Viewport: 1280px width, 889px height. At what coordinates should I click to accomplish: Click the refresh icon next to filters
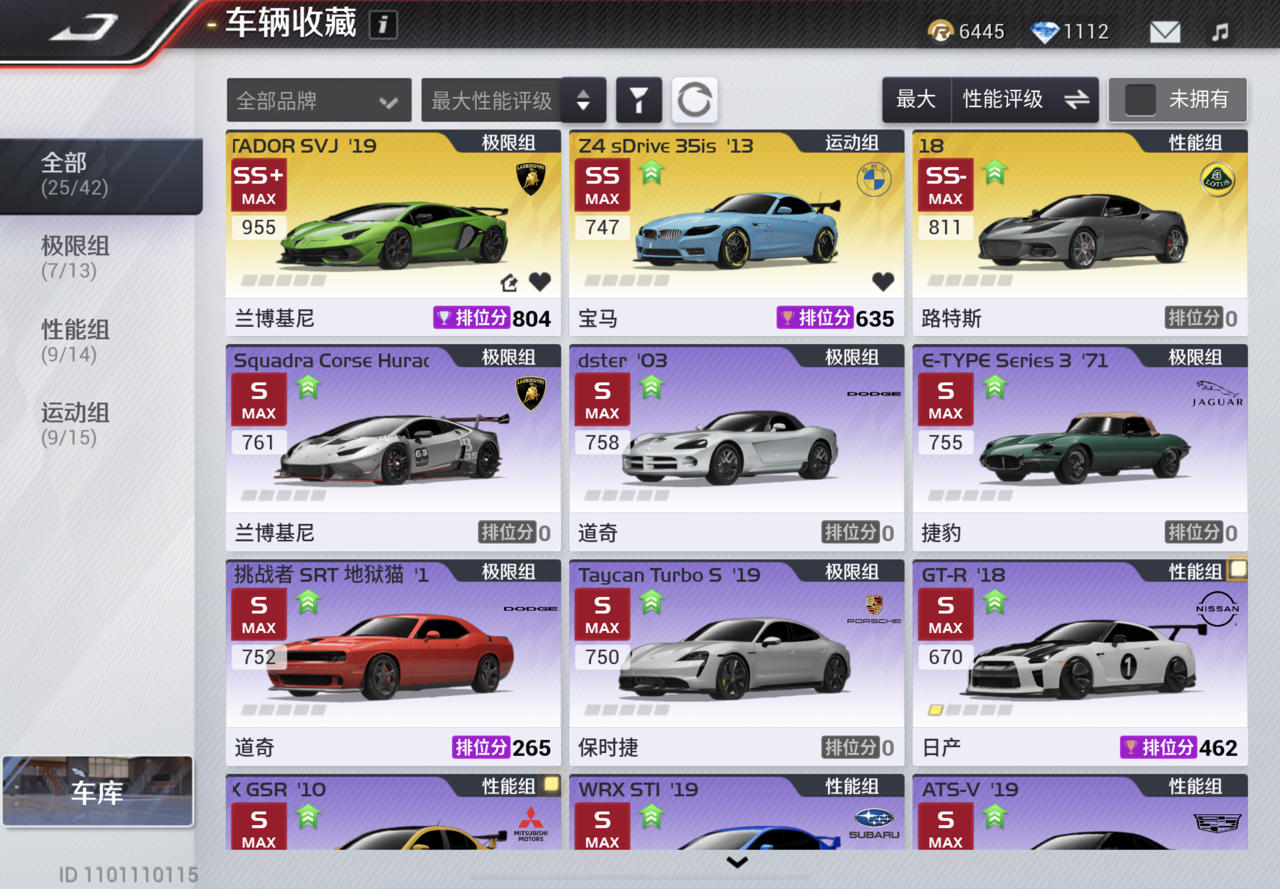pyautogui.click(x=695, y=100)
